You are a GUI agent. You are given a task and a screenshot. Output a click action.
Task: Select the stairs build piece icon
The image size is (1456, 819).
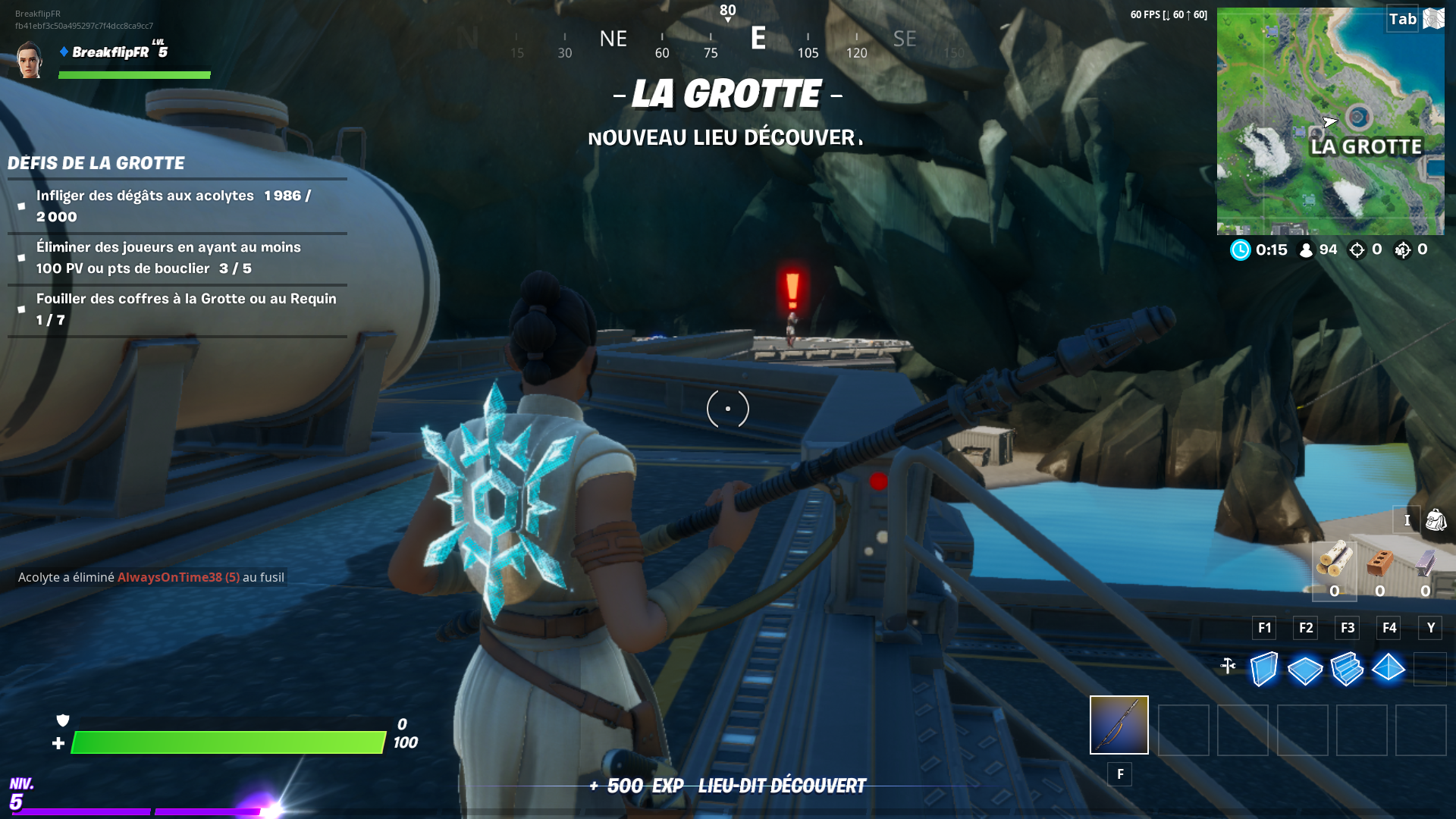(1349, 670)
